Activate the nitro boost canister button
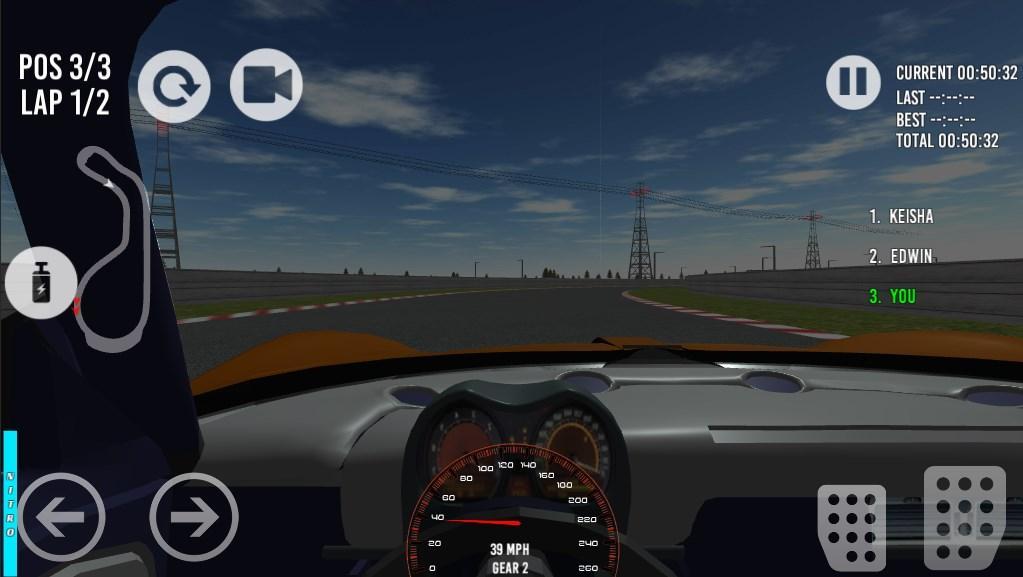The width and height of the screenshot is (1023, 577). pyautogui.click(x=41, y=283)
